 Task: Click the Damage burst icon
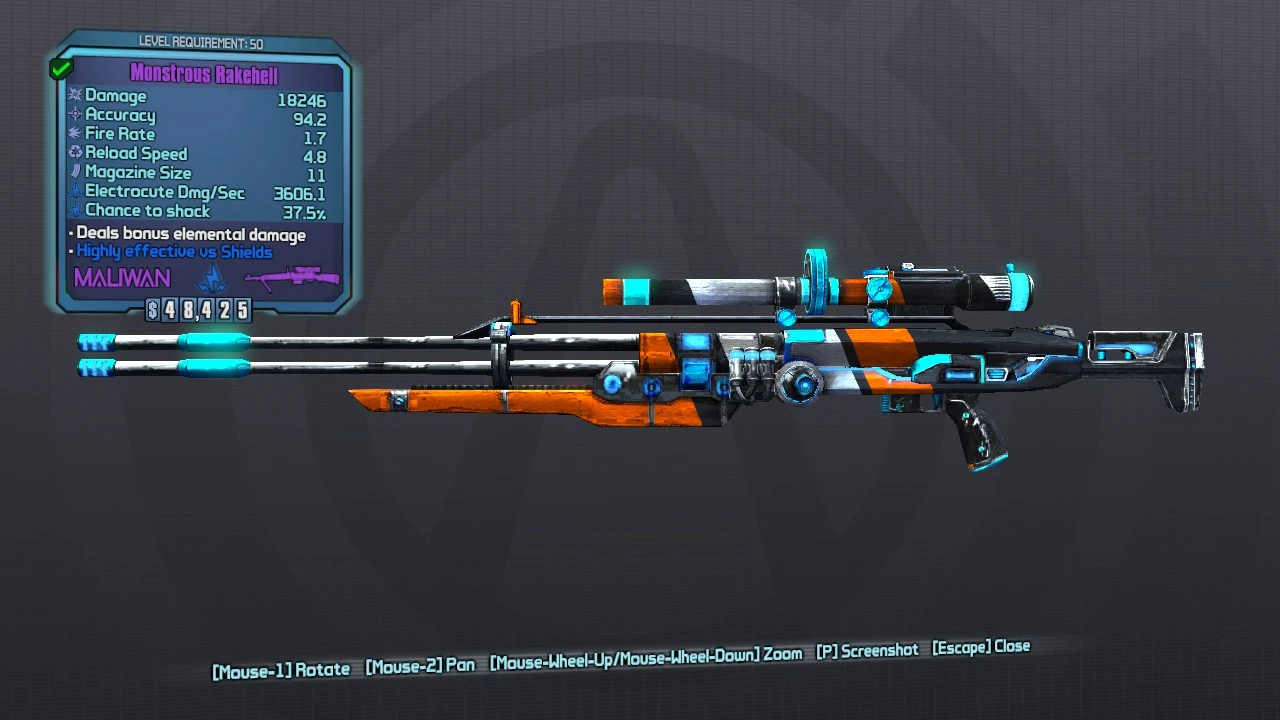[75, 96]
